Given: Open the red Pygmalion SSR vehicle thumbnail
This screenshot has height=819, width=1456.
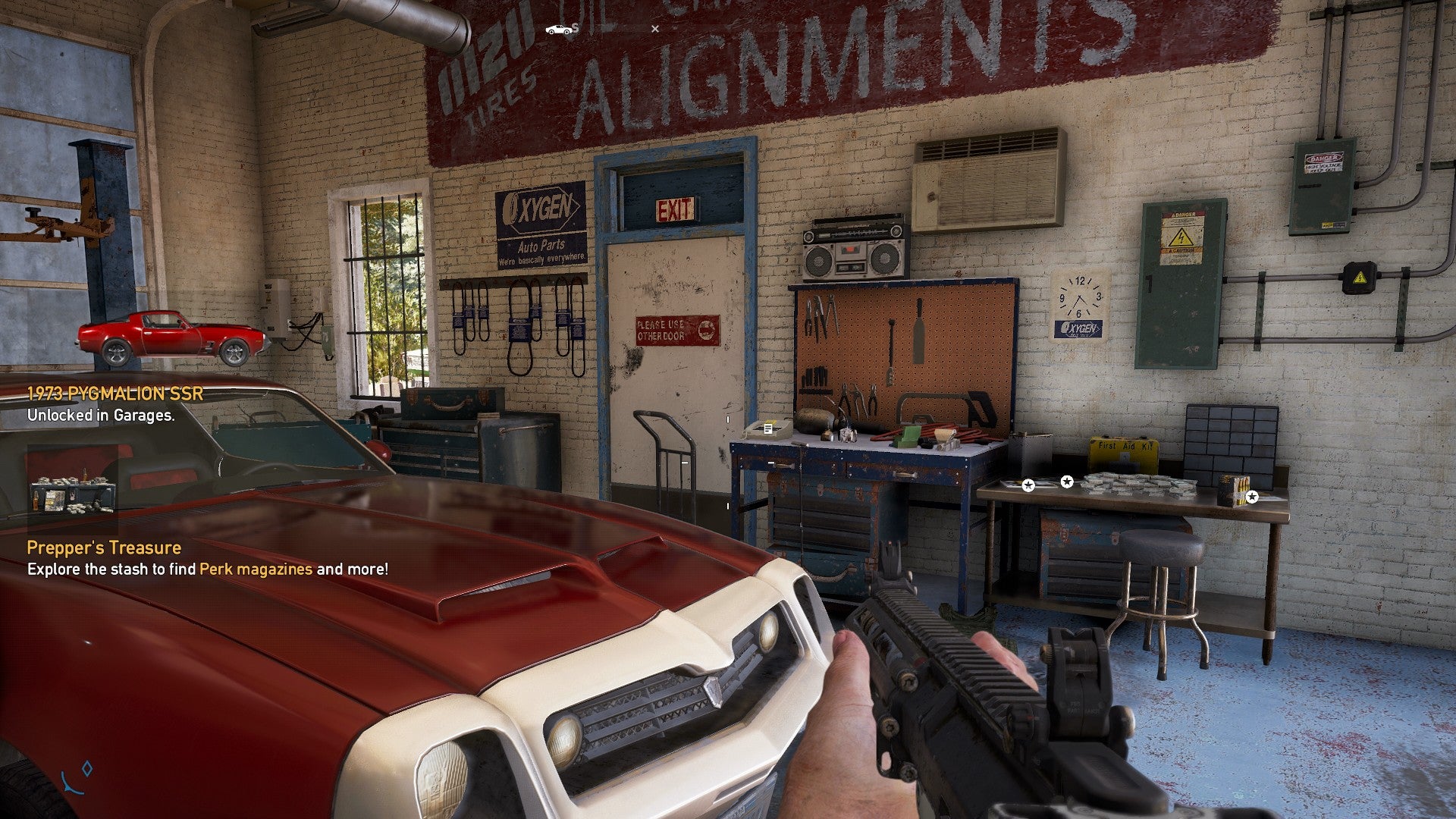Looking at the screenshot, I should [x=172, y=337].
